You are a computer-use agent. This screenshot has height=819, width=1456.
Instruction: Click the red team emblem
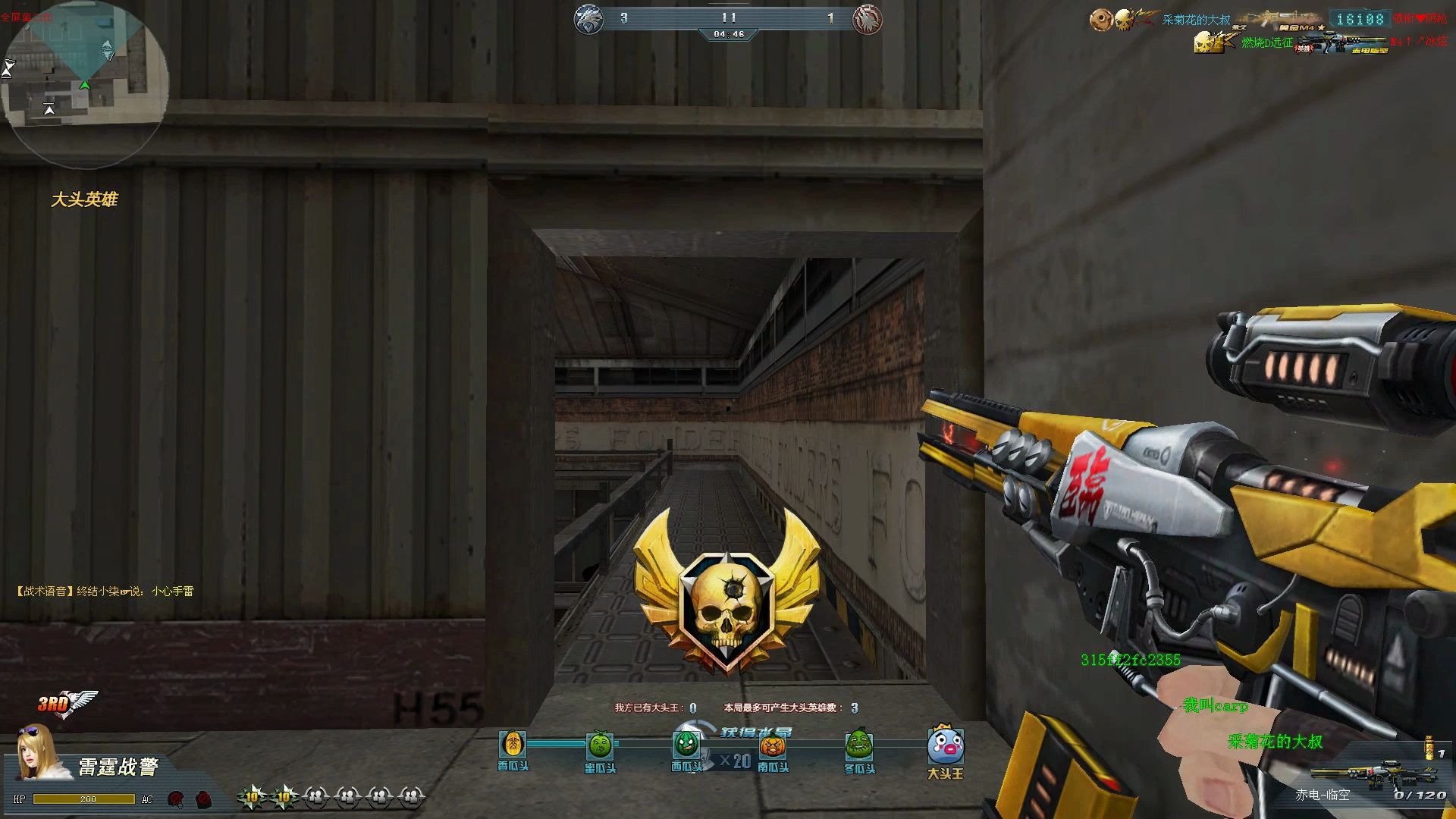(868, 20)
